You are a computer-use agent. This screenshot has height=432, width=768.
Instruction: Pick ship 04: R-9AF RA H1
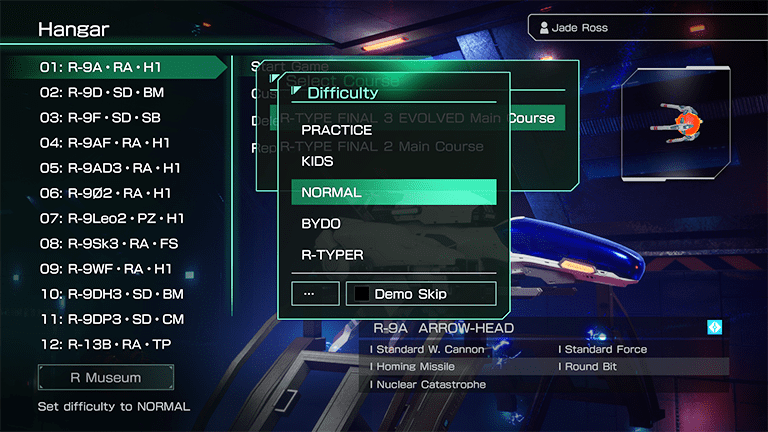point(105,143)
